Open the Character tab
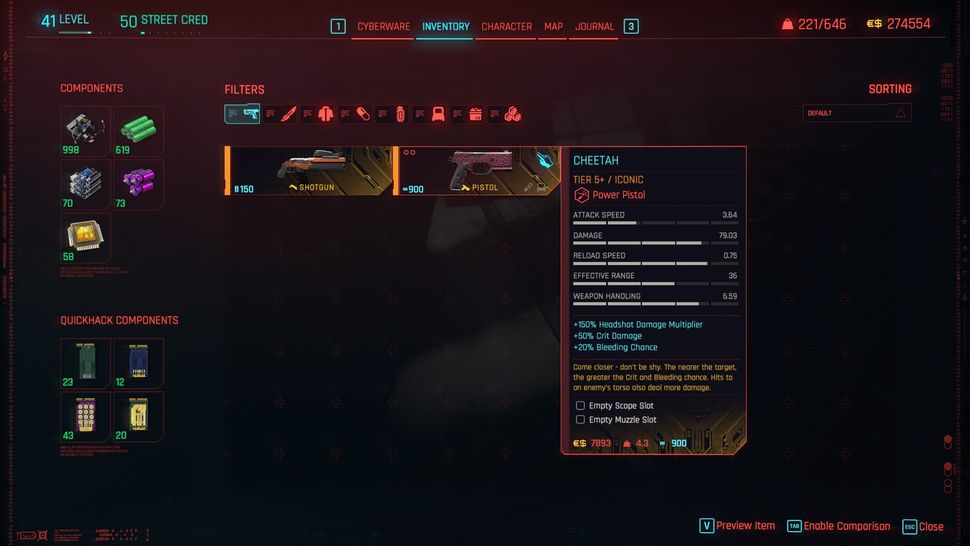Screen dimensions: 970x546 506,26
